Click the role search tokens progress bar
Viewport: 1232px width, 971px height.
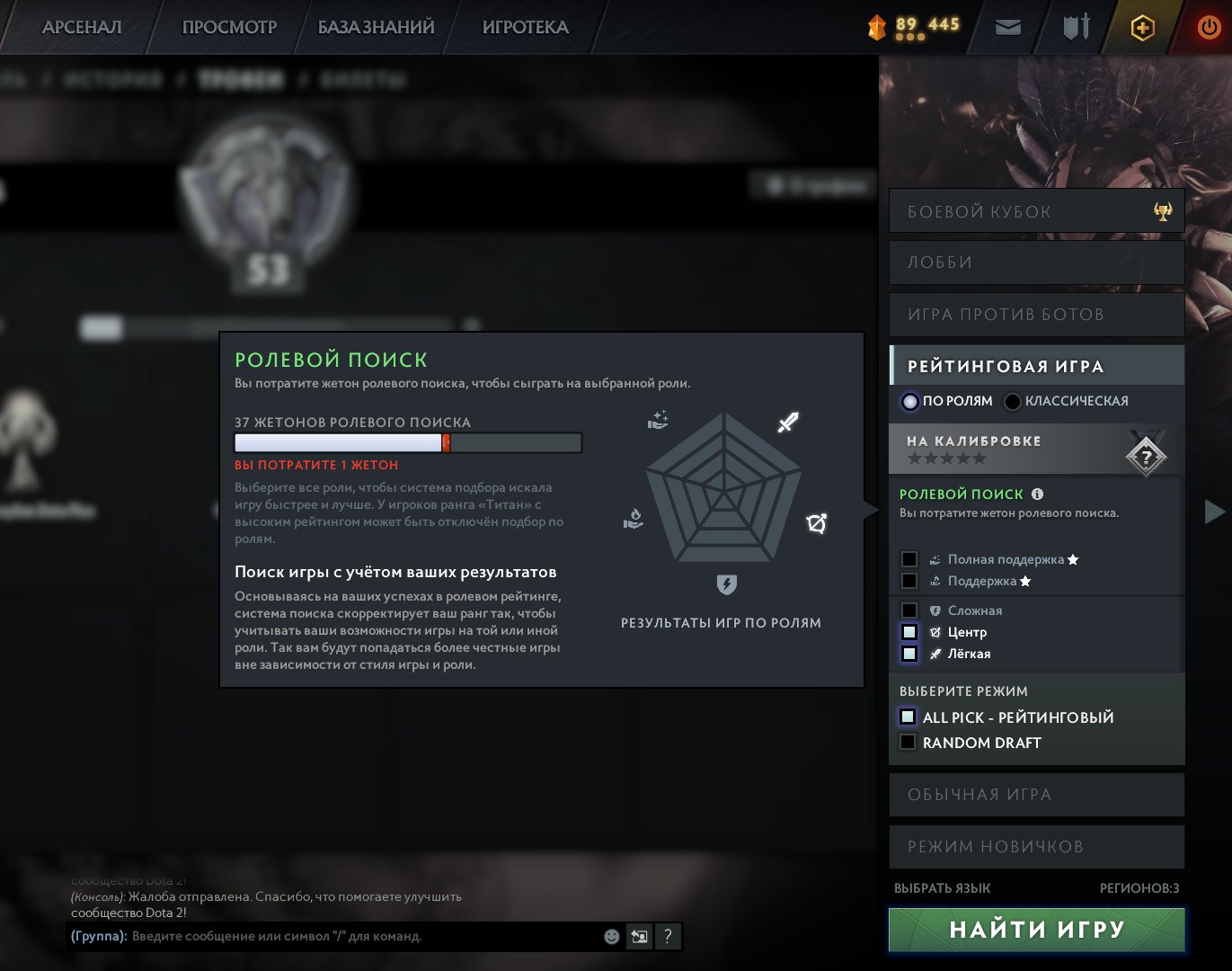click(x=408, y=442)
